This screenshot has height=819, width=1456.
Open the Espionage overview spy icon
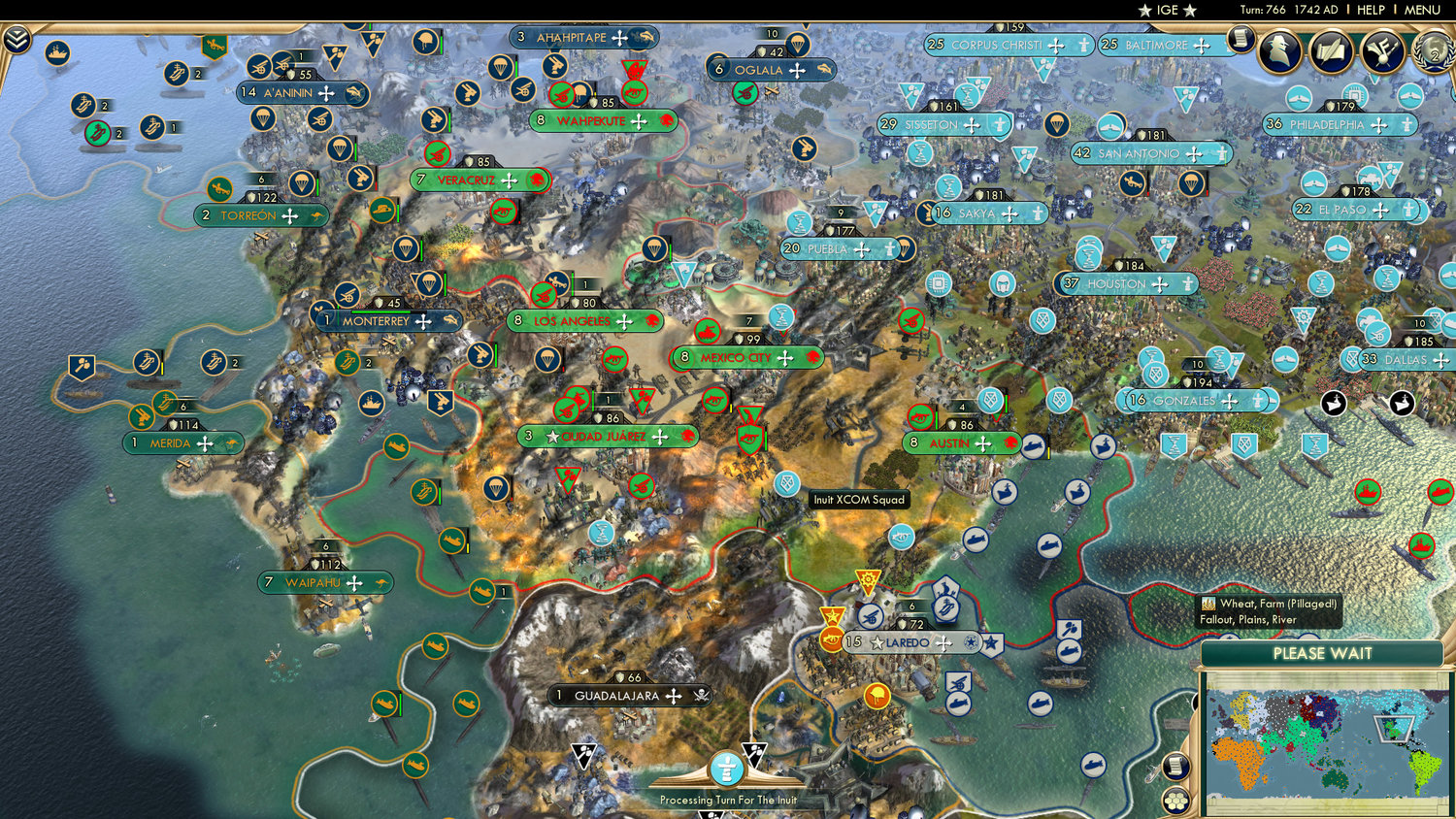pyautogui.click(x=1279, y=49)
